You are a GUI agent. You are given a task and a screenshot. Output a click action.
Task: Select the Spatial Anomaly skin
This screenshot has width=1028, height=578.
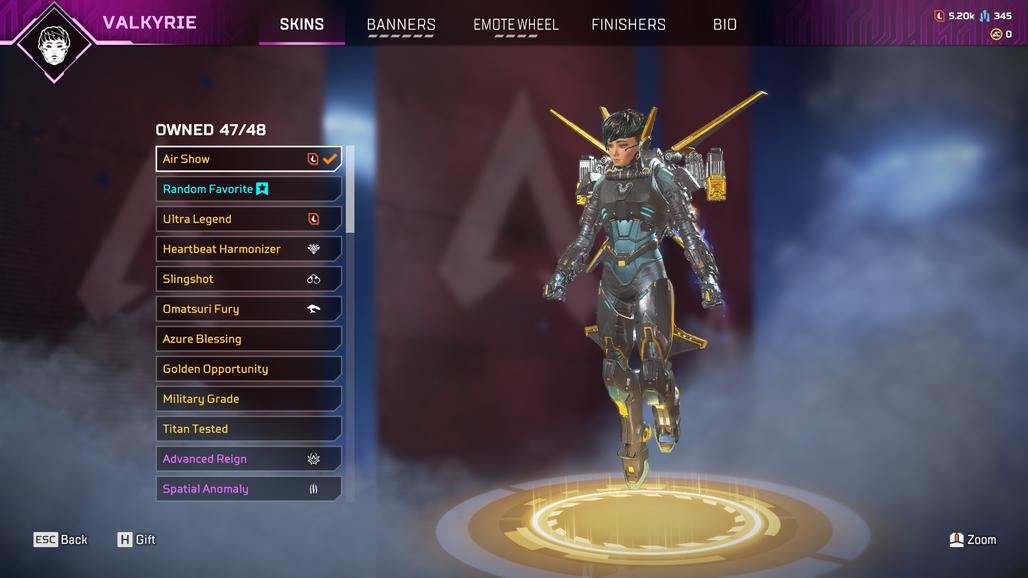point(248,489)
